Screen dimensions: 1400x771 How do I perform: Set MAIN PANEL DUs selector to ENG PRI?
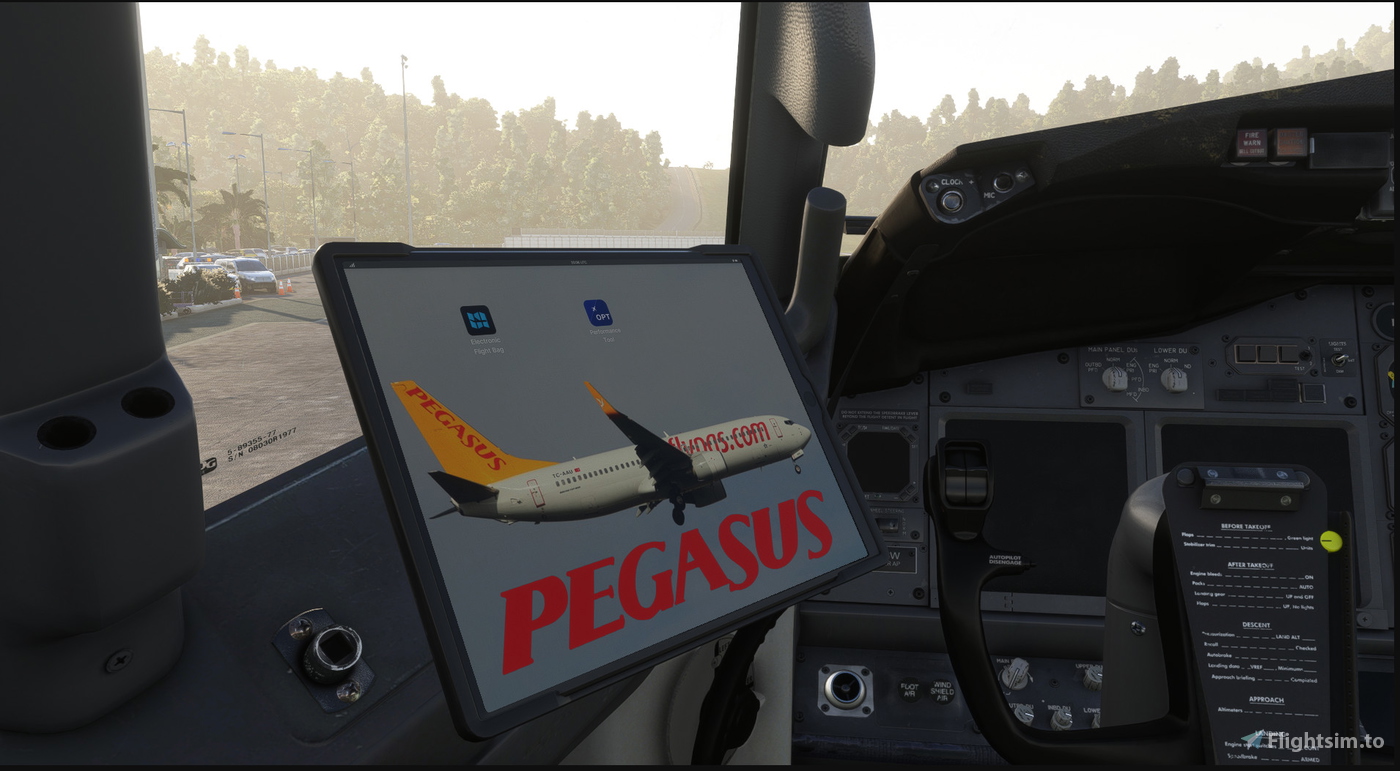coord(1115,379)
